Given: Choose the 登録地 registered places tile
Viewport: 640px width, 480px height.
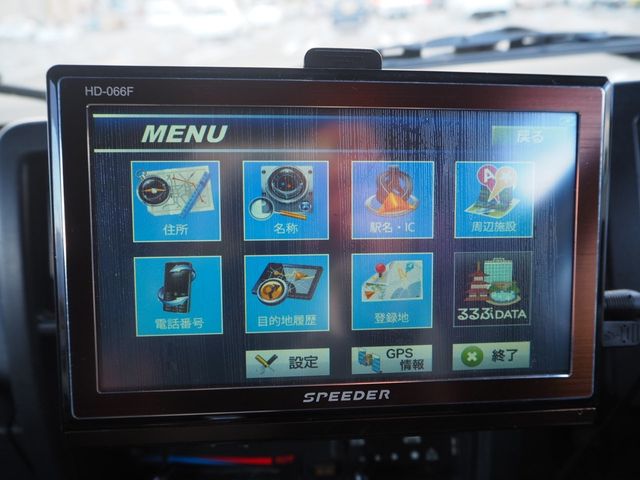Looking at the screenshot, I should pos(392,291).
